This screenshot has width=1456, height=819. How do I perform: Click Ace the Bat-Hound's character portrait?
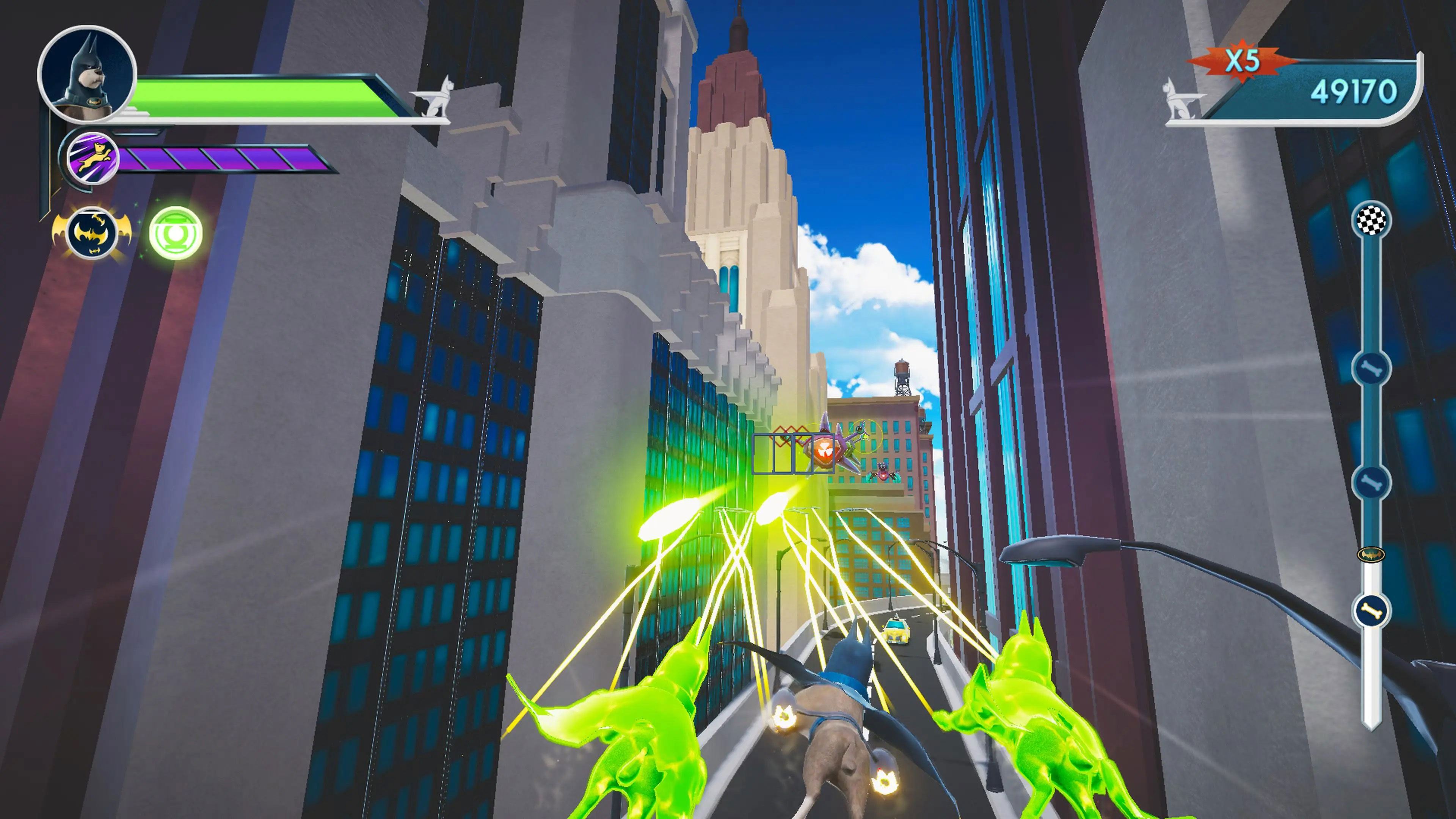(x=87, y=74)
